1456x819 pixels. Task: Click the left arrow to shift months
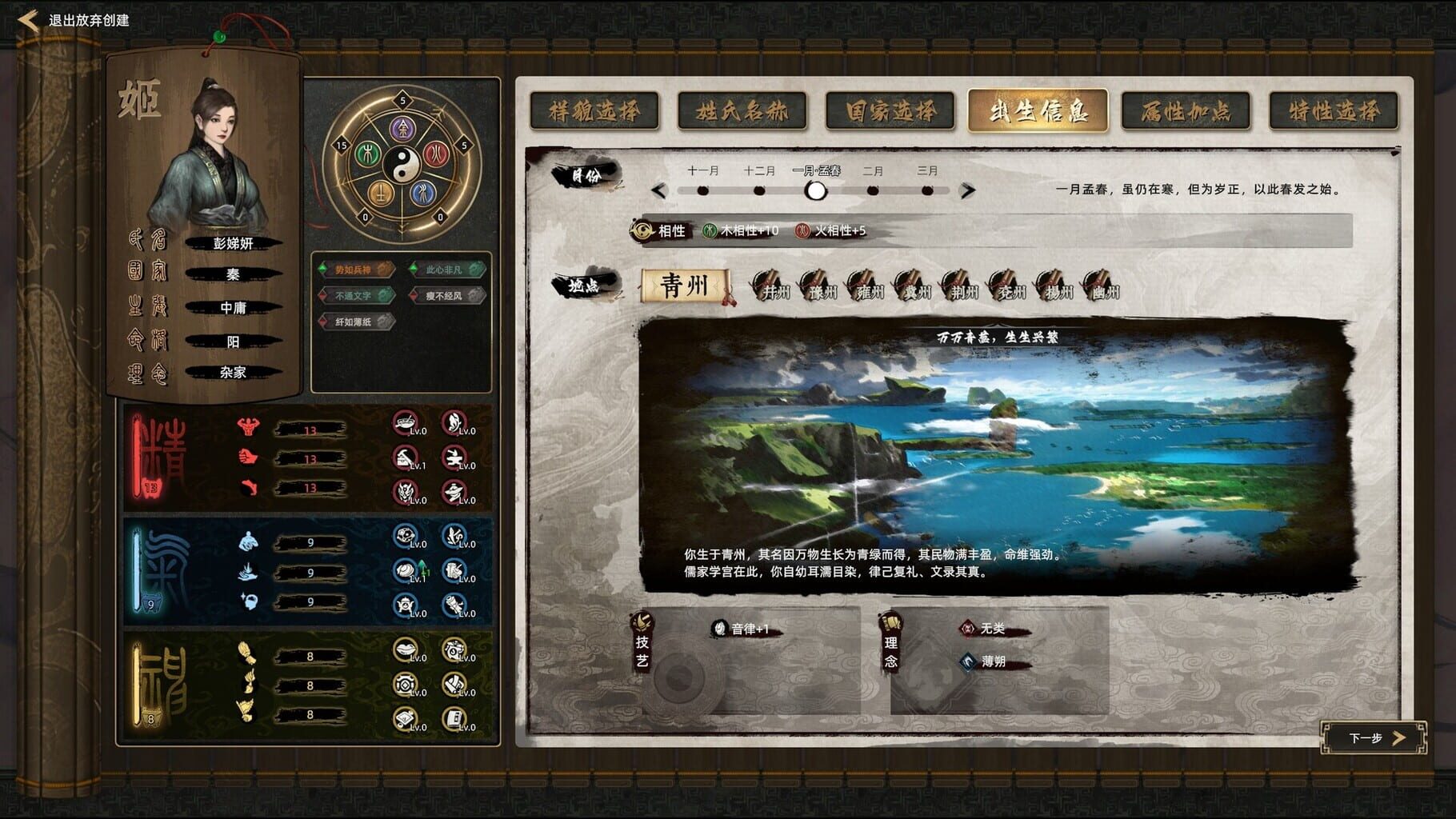pos(660,190)
